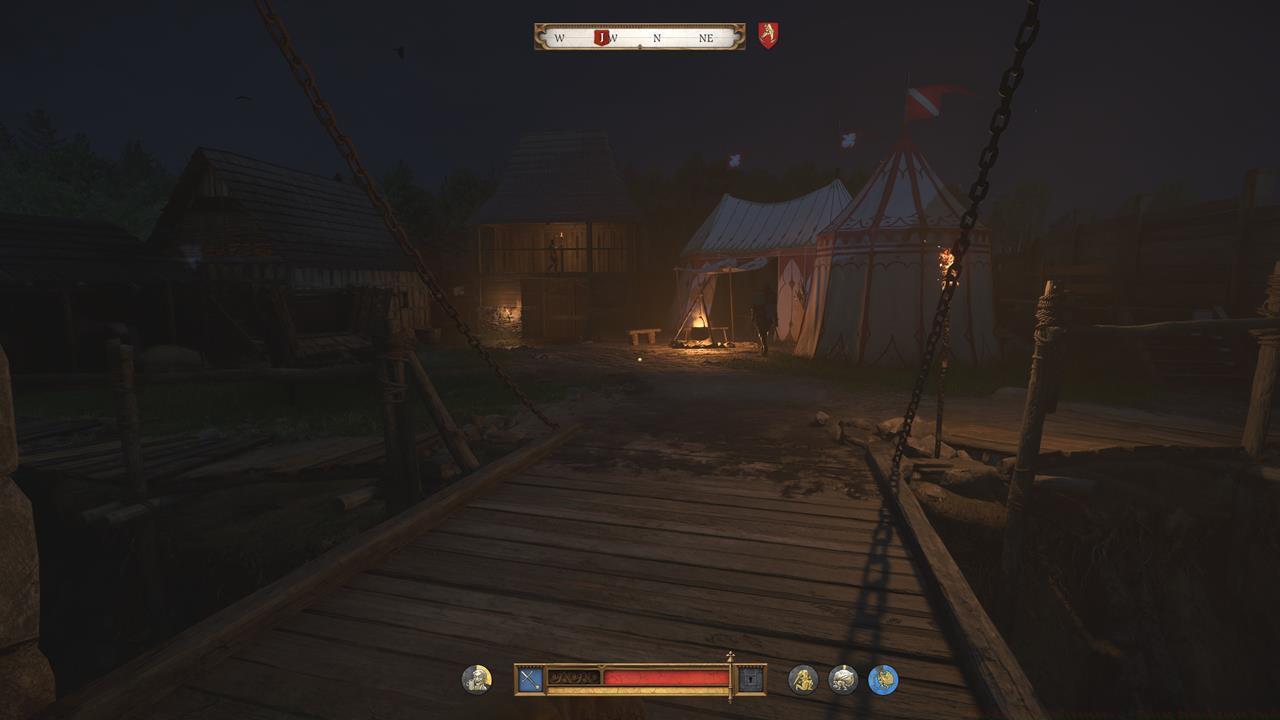1280x720 pixels.
Task: Click the red health bar
Action: (x=665, y=676)
